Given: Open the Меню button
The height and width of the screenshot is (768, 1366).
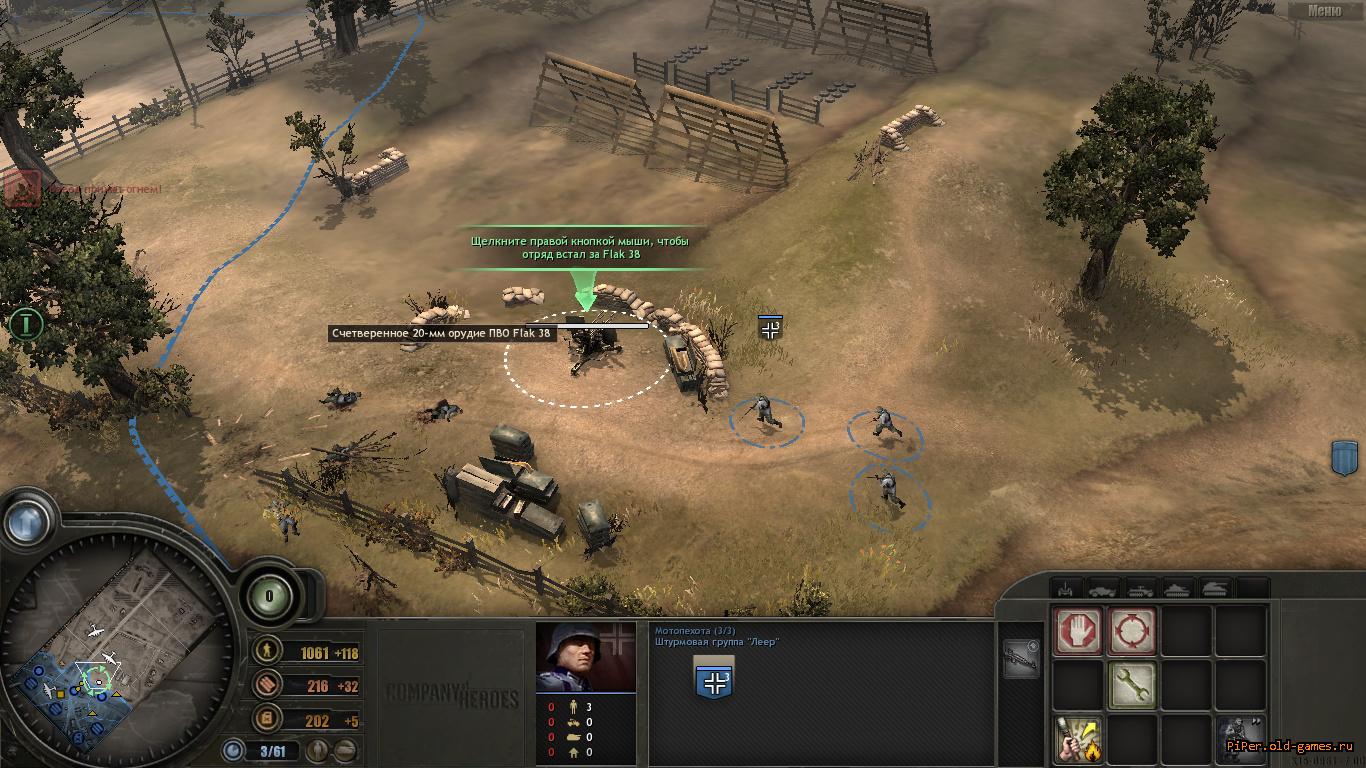Looking at the screenshot, I should 1324,11.
